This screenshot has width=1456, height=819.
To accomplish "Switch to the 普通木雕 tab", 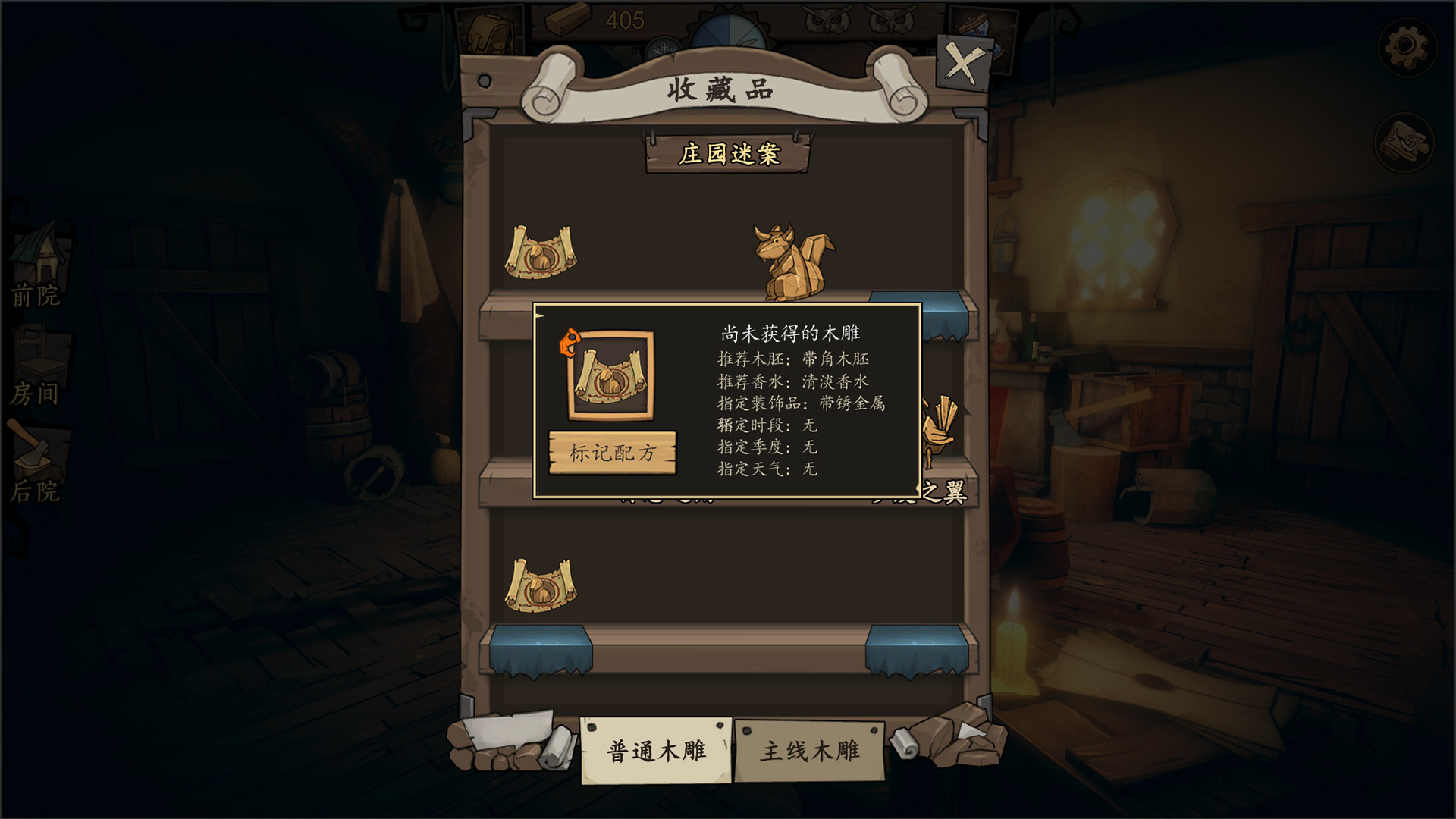I will 657,751.
